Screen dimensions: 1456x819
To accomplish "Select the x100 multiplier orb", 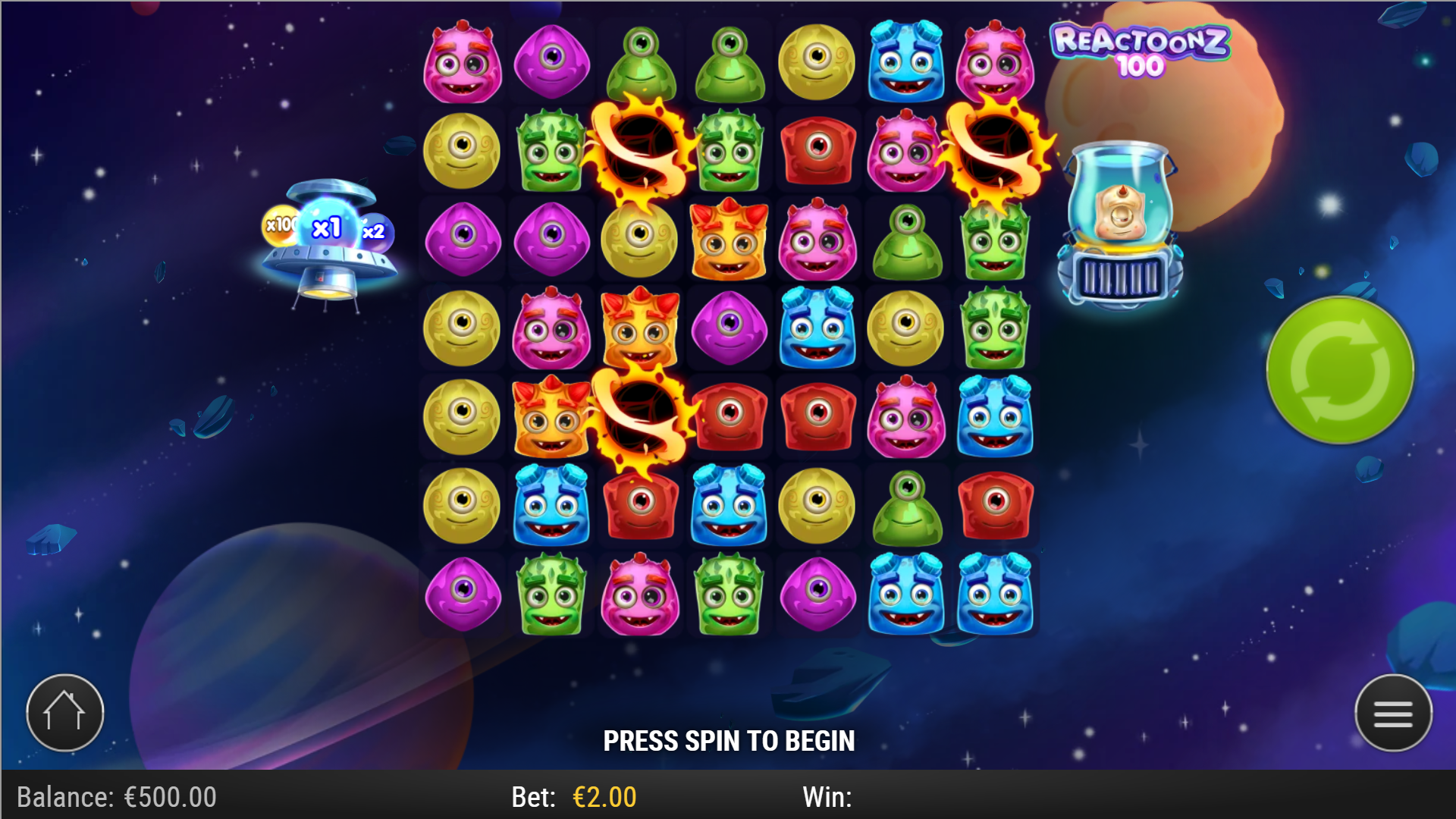I will [x=281, y=224].
